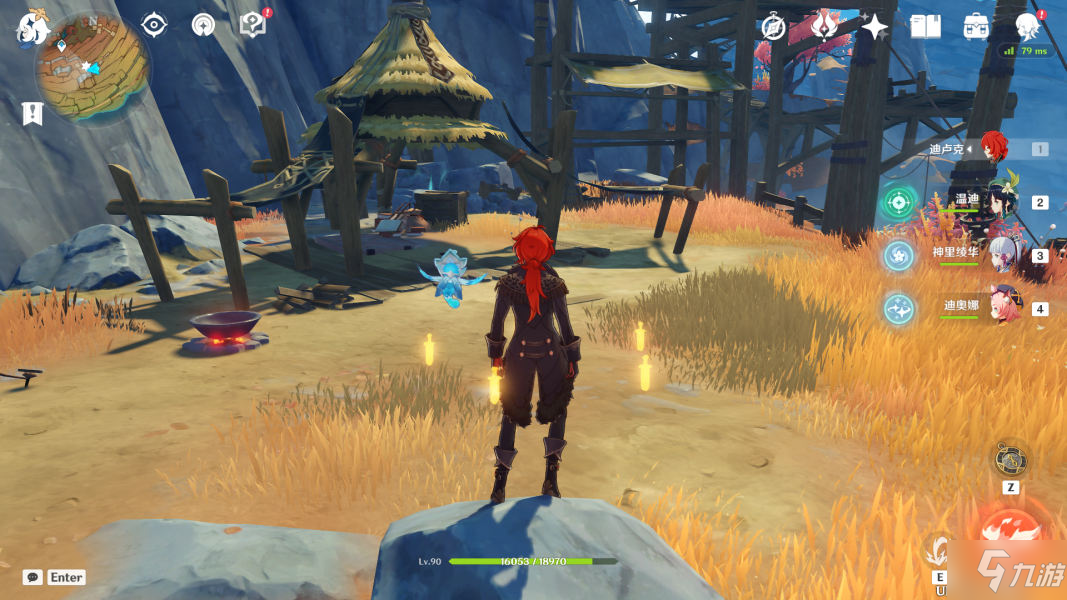This screenshot has width=1067, height=600.
Task: Use the gadget above the Z key
Action: tap(1010, 460)
